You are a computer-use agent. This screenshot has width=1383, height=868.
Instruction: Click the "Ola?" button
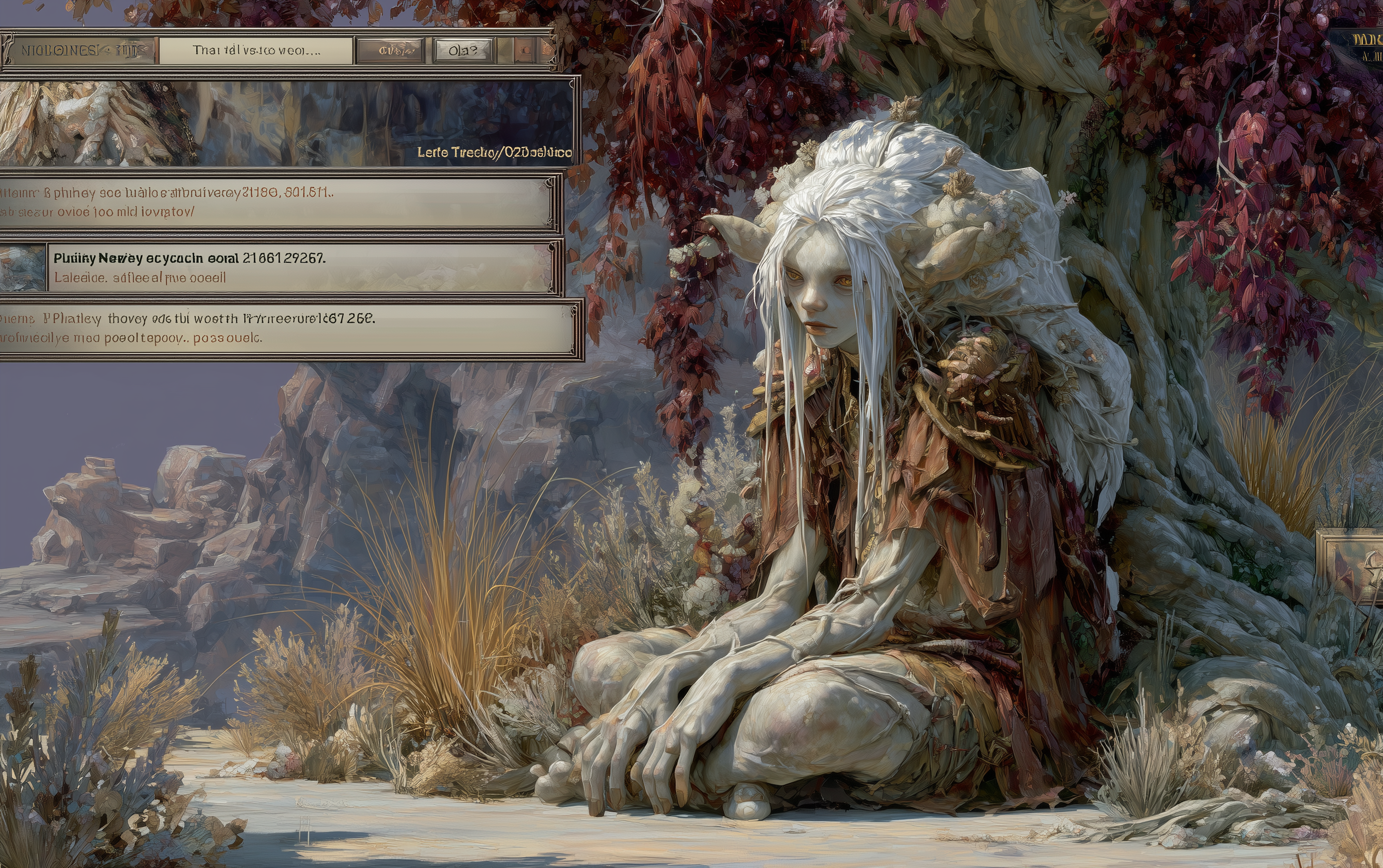tap(463, 51)
